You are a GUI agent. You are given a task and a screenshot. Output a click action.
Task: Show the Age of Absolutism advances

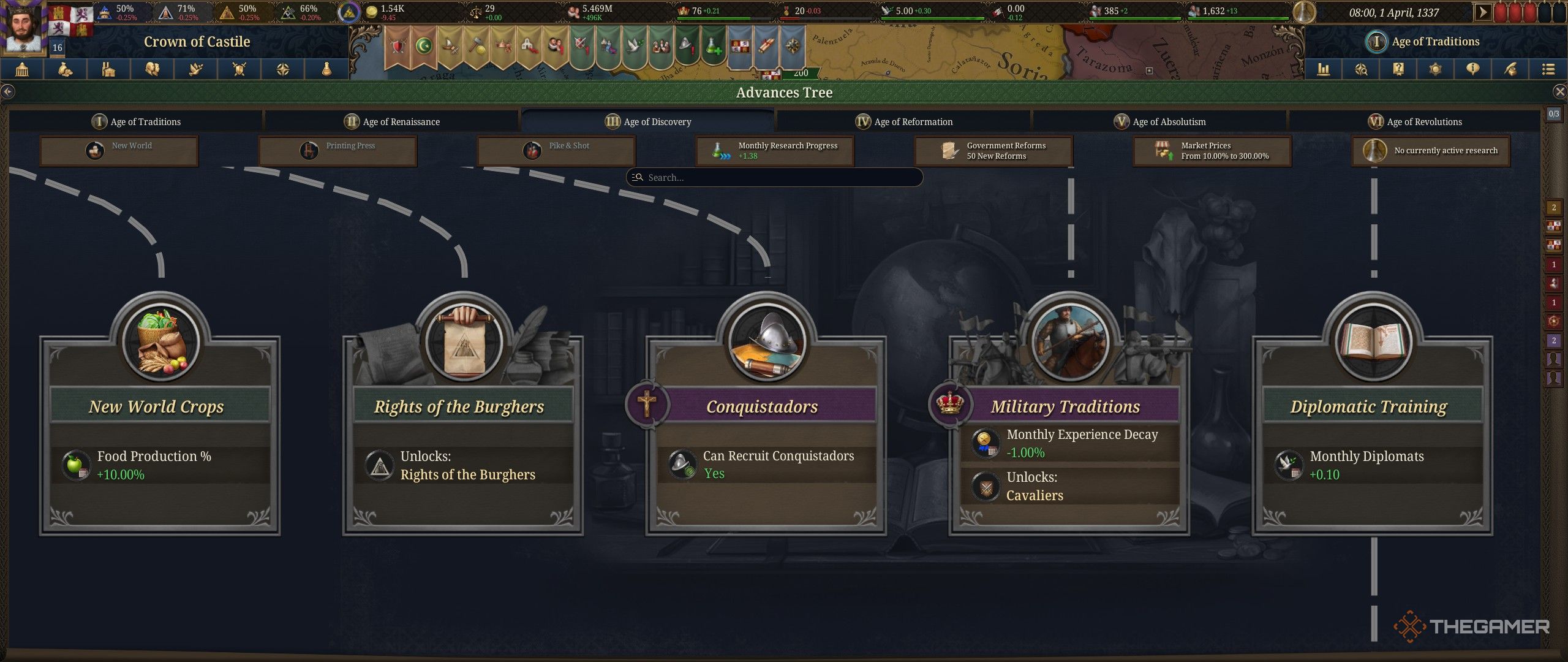[x=1159, y=121]
